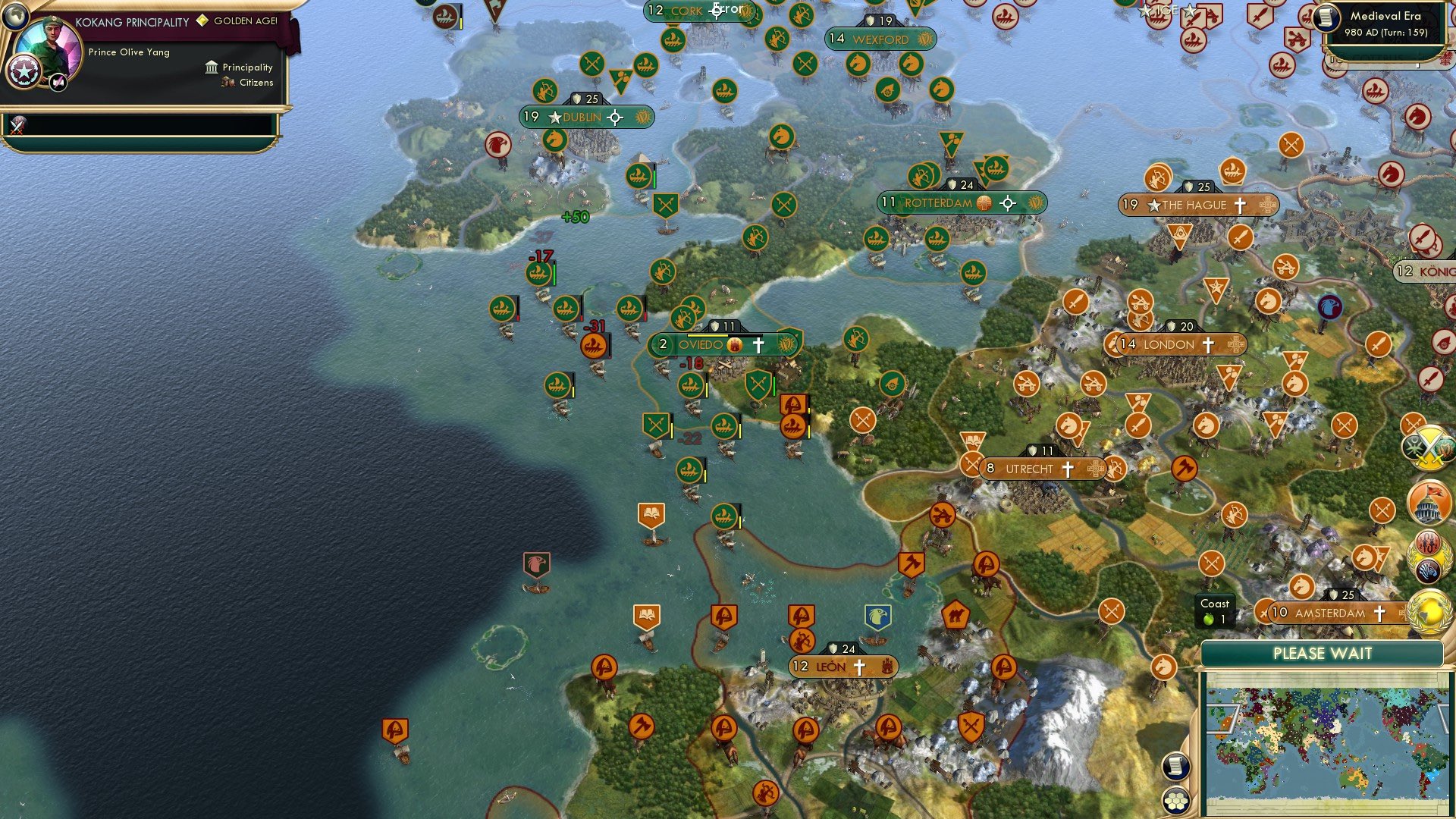Viewport: 1456px width, 819px height.
Task: Open the notification log scroll icon
Action: (1175, 764)
